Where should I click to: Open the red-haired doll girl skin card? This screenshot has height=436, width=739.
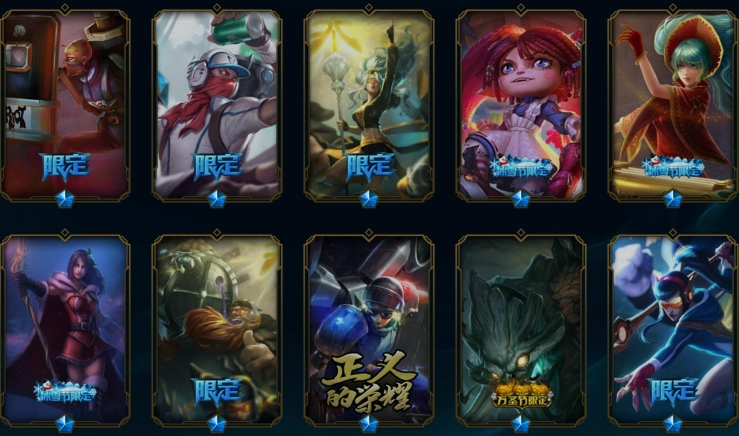coord(521,105)
